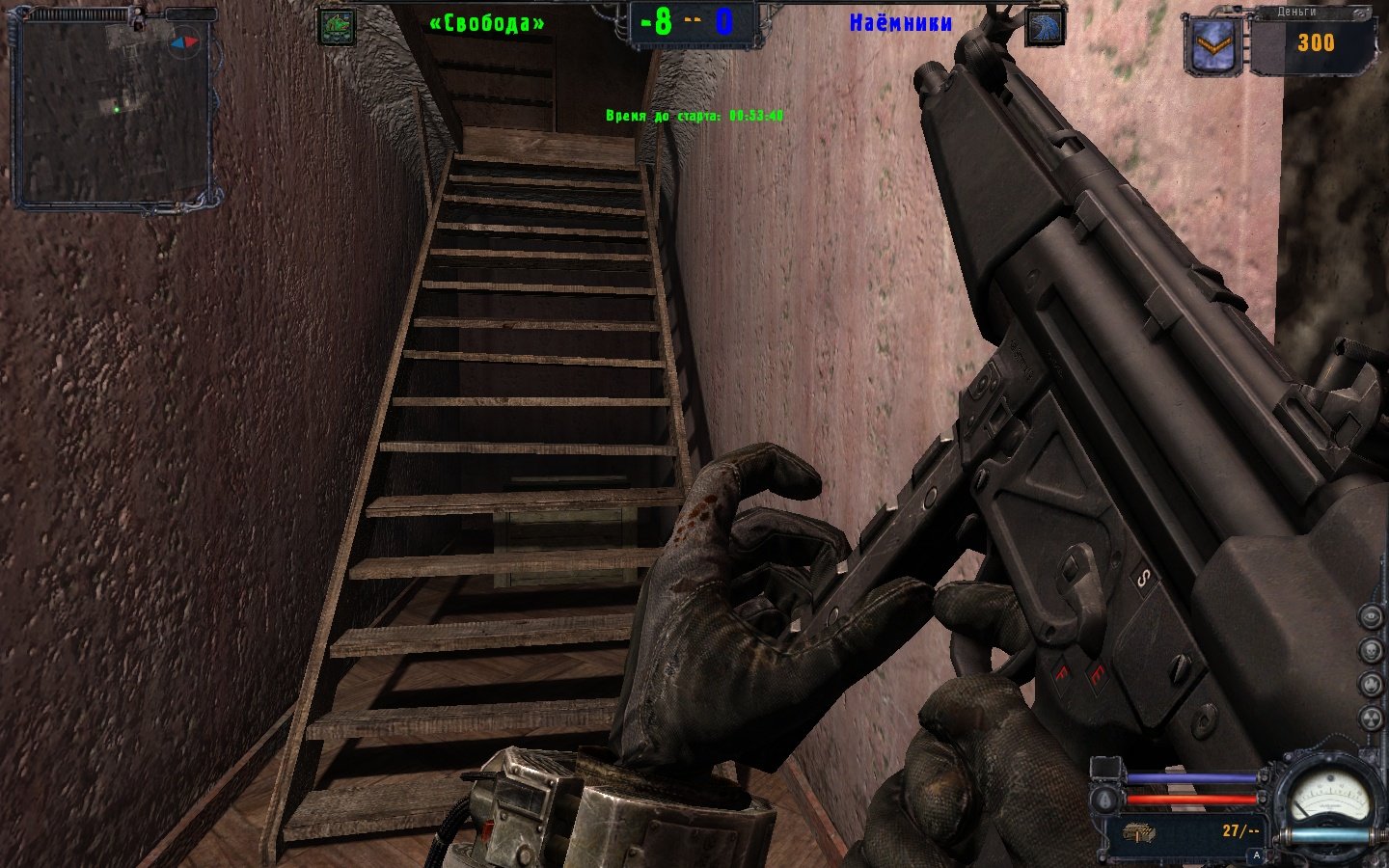Select the green «Свобода» team emblem
This screenshot has height=868, width=1389.
click(x=337, y=27)
